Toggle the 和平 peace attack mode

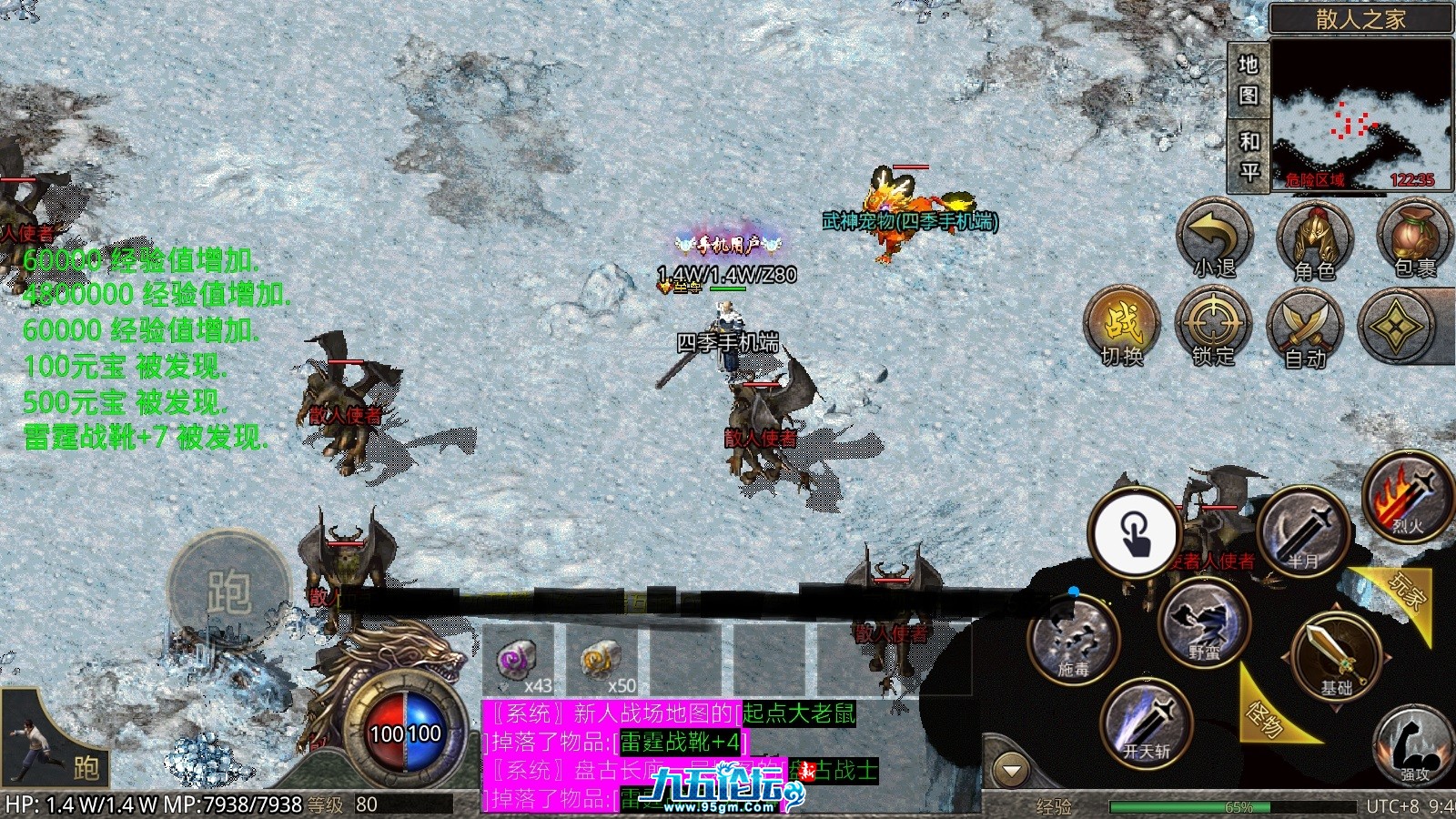click(1249, 156)
